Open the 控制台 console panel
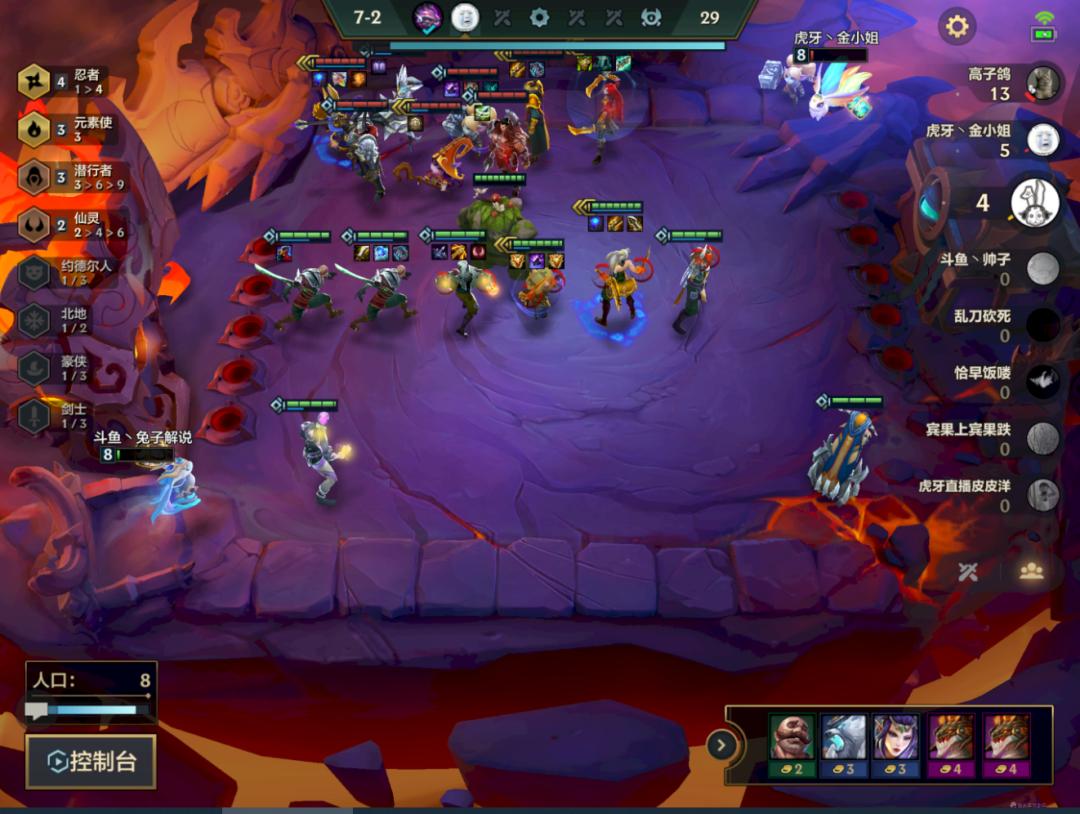The width and height of the screenshot is (1080, 814). [91, 762]
